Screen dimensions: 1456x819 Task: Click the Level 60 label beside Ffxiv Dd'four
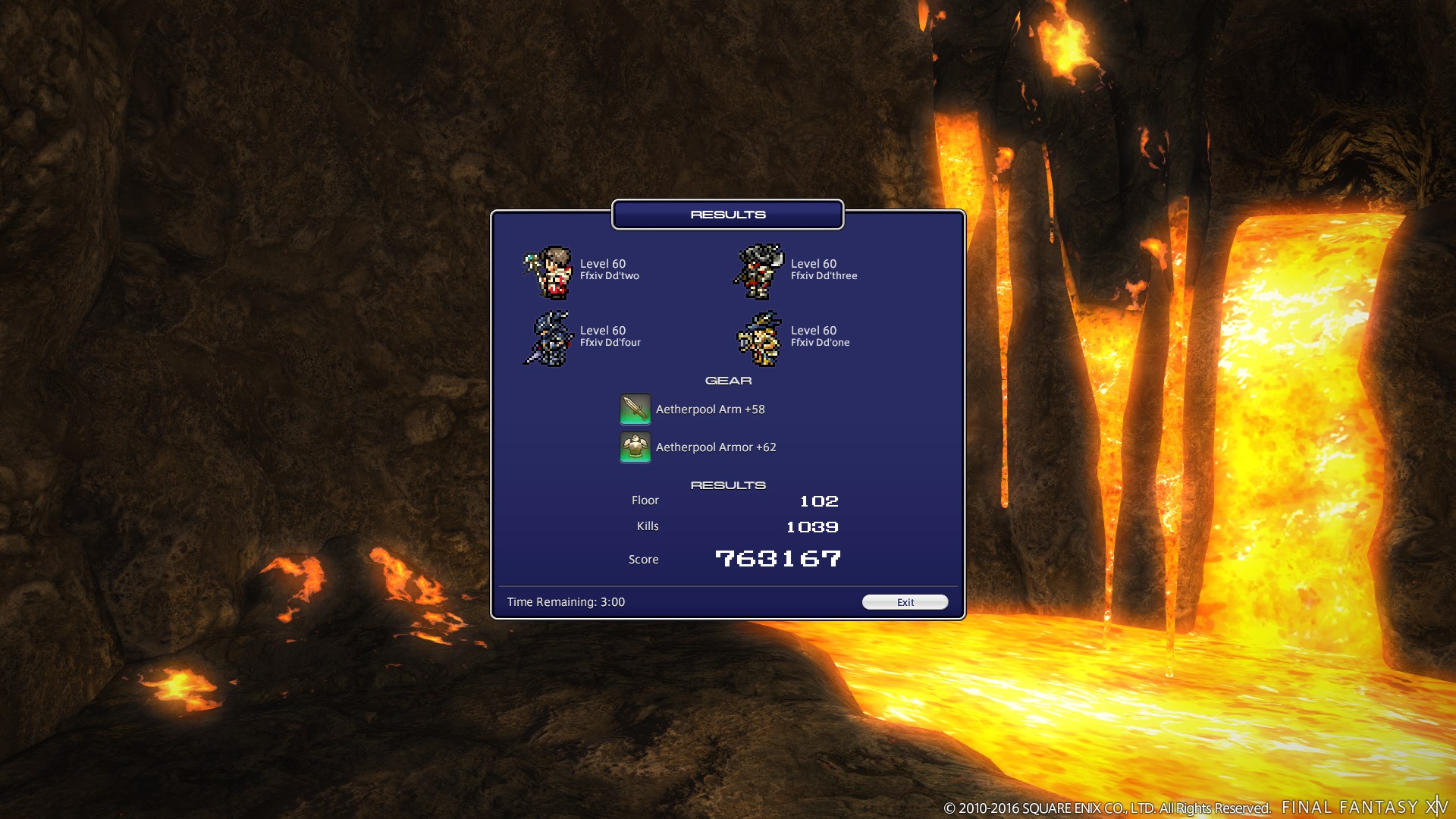[603, 330]
